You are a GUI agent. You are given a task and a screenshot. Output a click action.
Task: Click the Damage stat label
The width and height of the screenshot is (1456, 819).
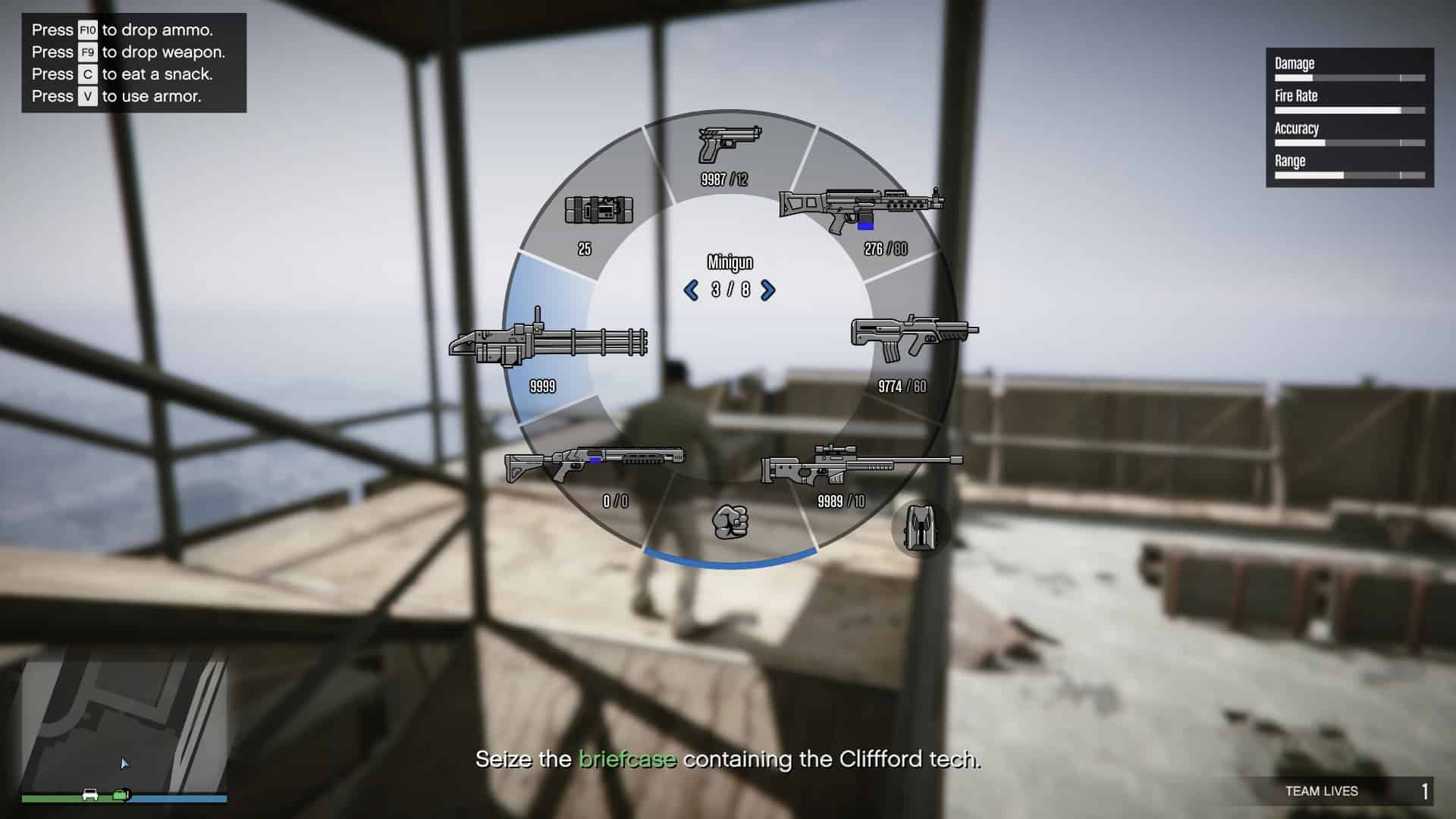click(x=1294, y=64)
